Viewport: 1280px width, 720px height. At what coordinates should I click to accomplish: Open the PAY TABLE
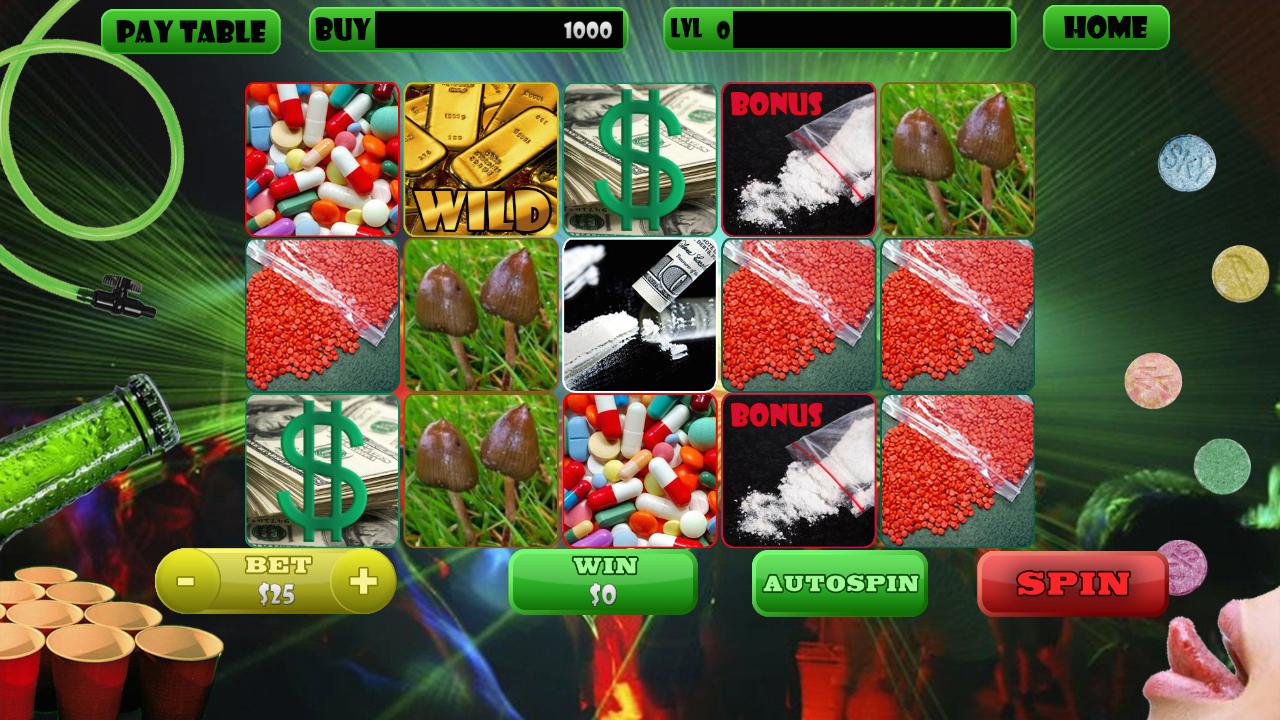190,29
